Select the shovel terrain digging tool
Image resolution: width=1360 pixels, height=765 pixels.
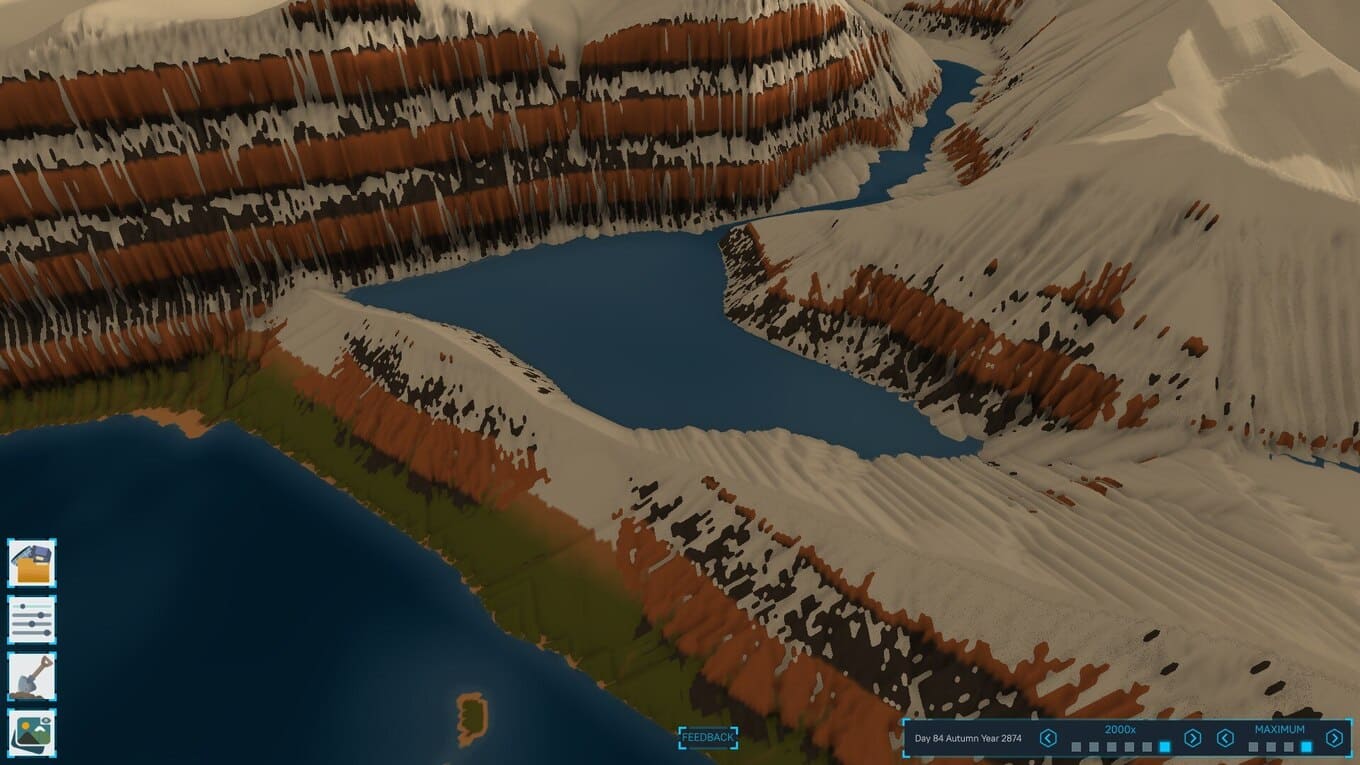[x=32, y=676]
